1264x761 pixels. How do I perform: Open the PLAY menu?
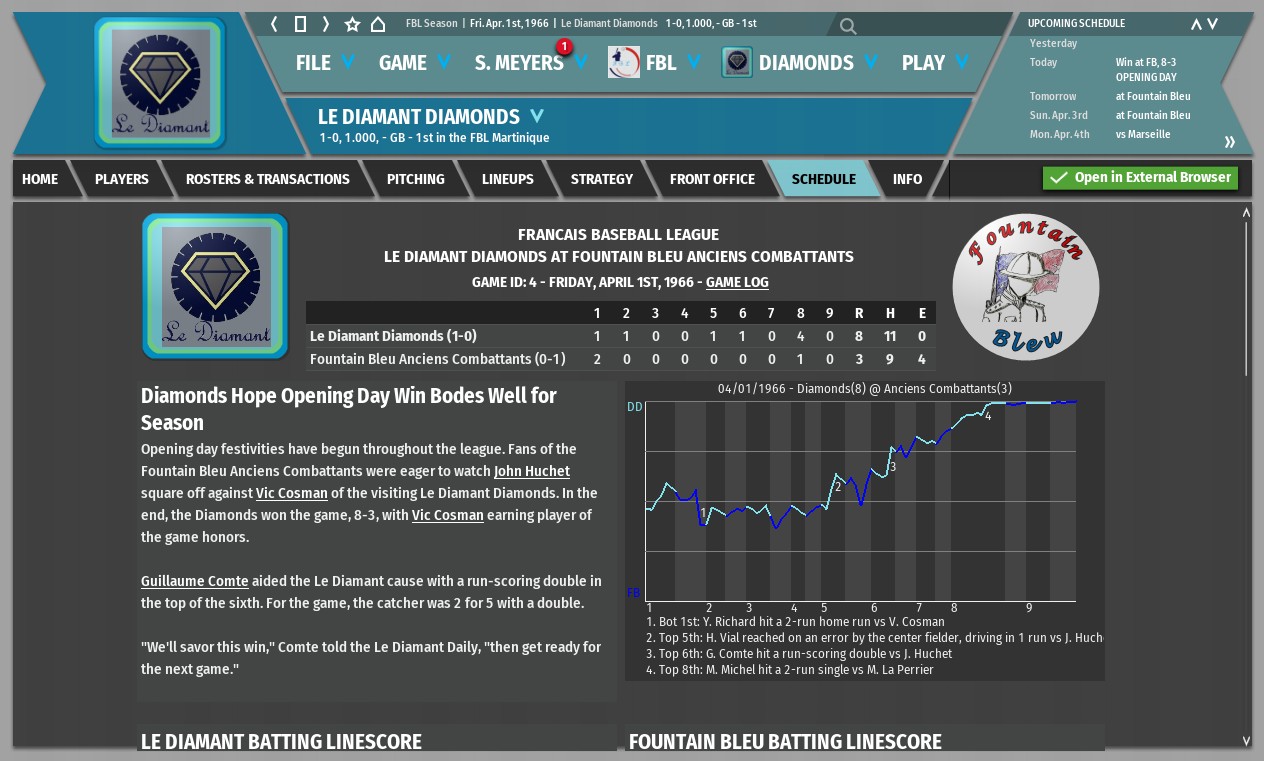(x=934, y=63)
